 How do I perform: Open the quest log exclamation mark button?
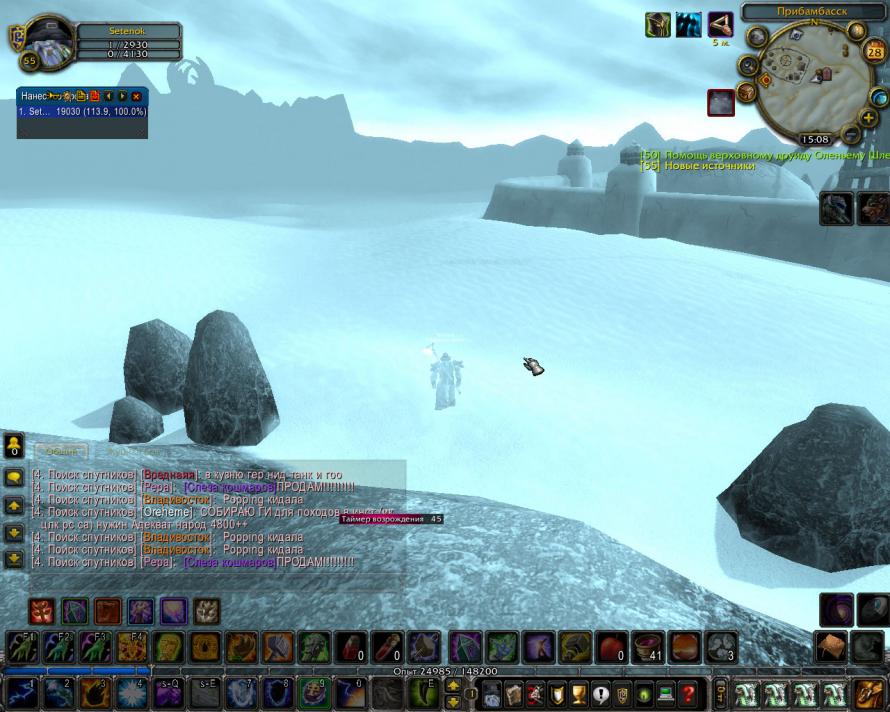(x=600, y=693)
